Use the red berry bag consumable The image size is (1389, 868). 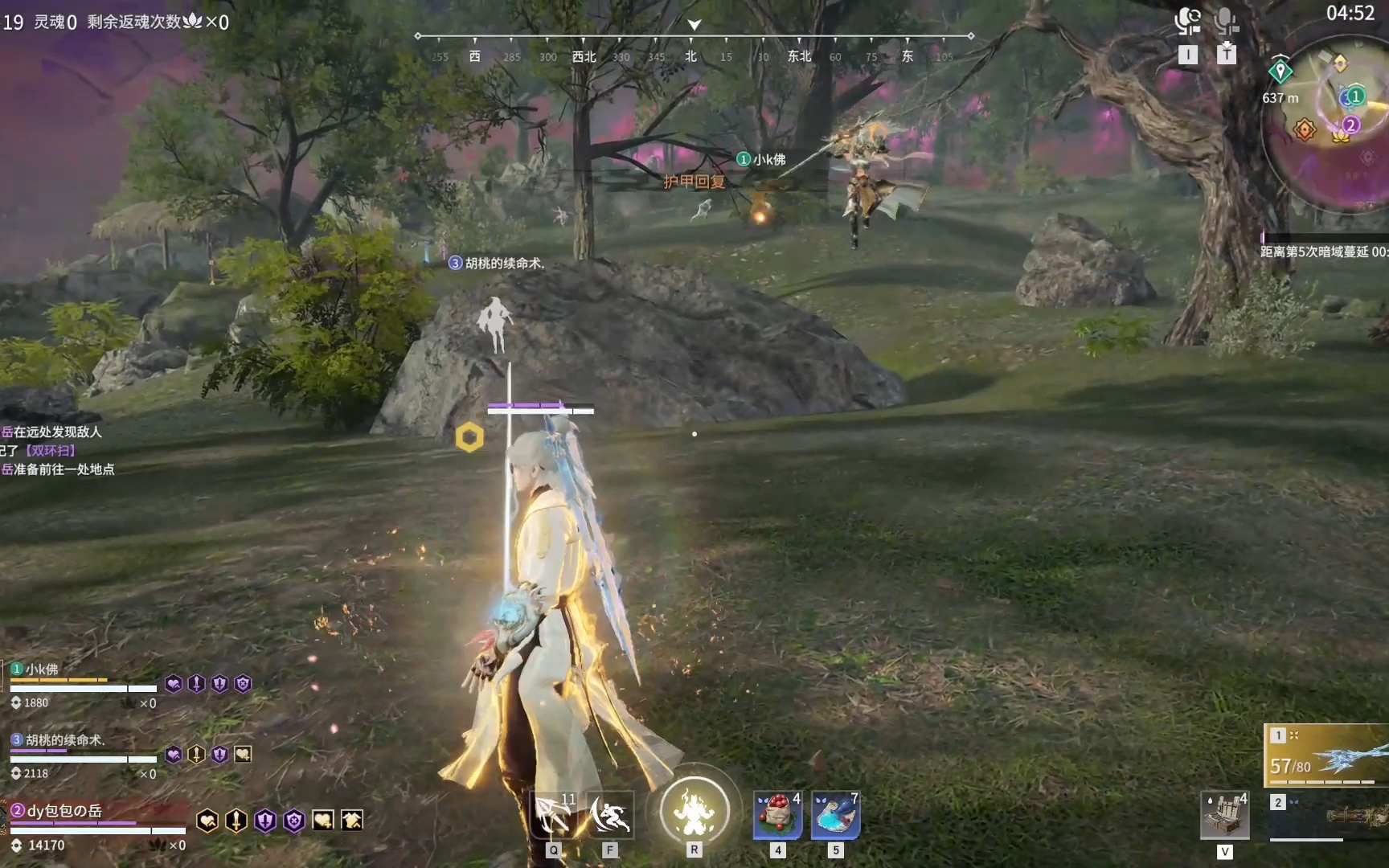click(777, 814)
